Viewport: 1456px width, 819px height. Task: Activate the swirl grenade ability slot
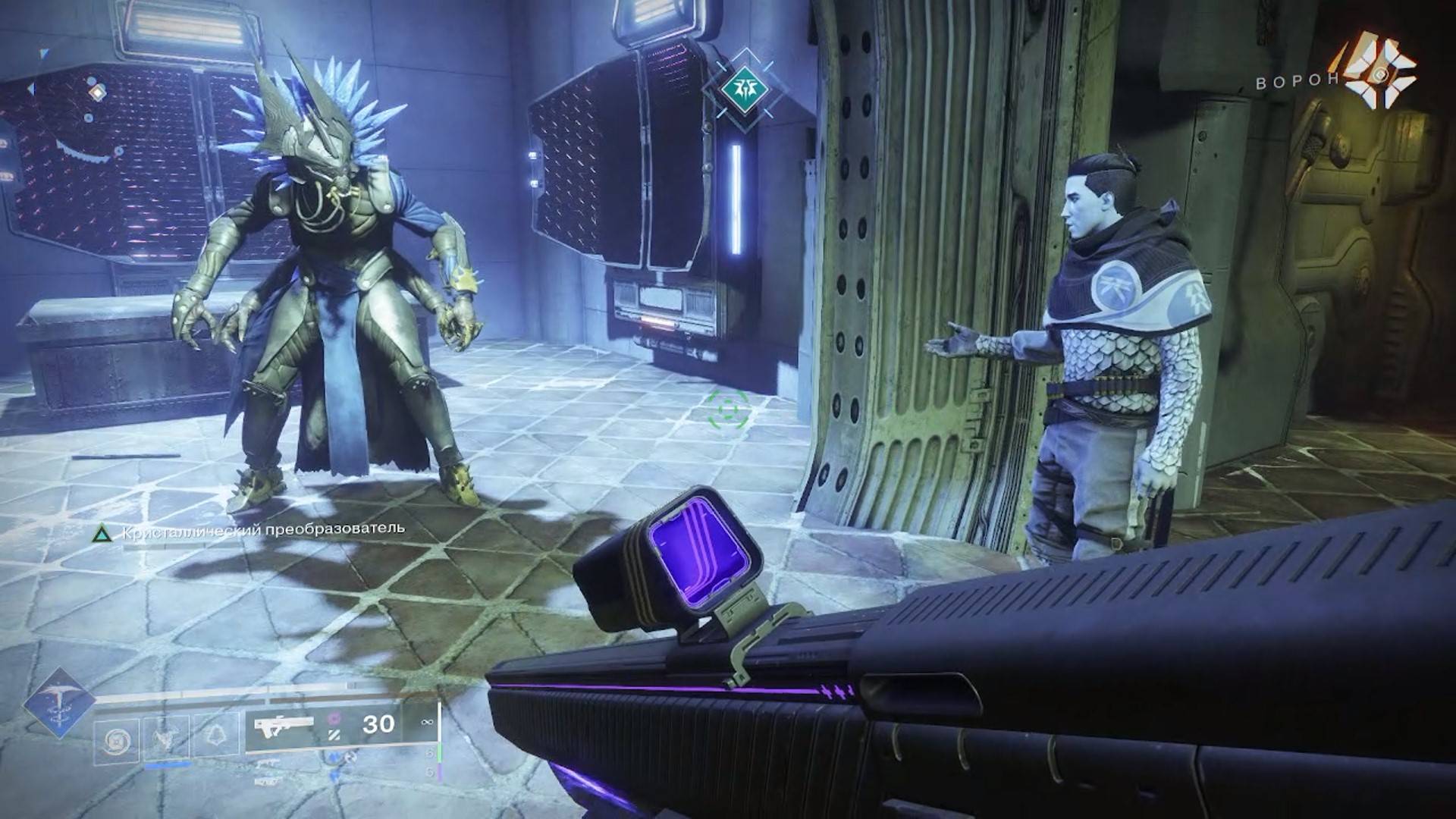click(x=118, y=740)
